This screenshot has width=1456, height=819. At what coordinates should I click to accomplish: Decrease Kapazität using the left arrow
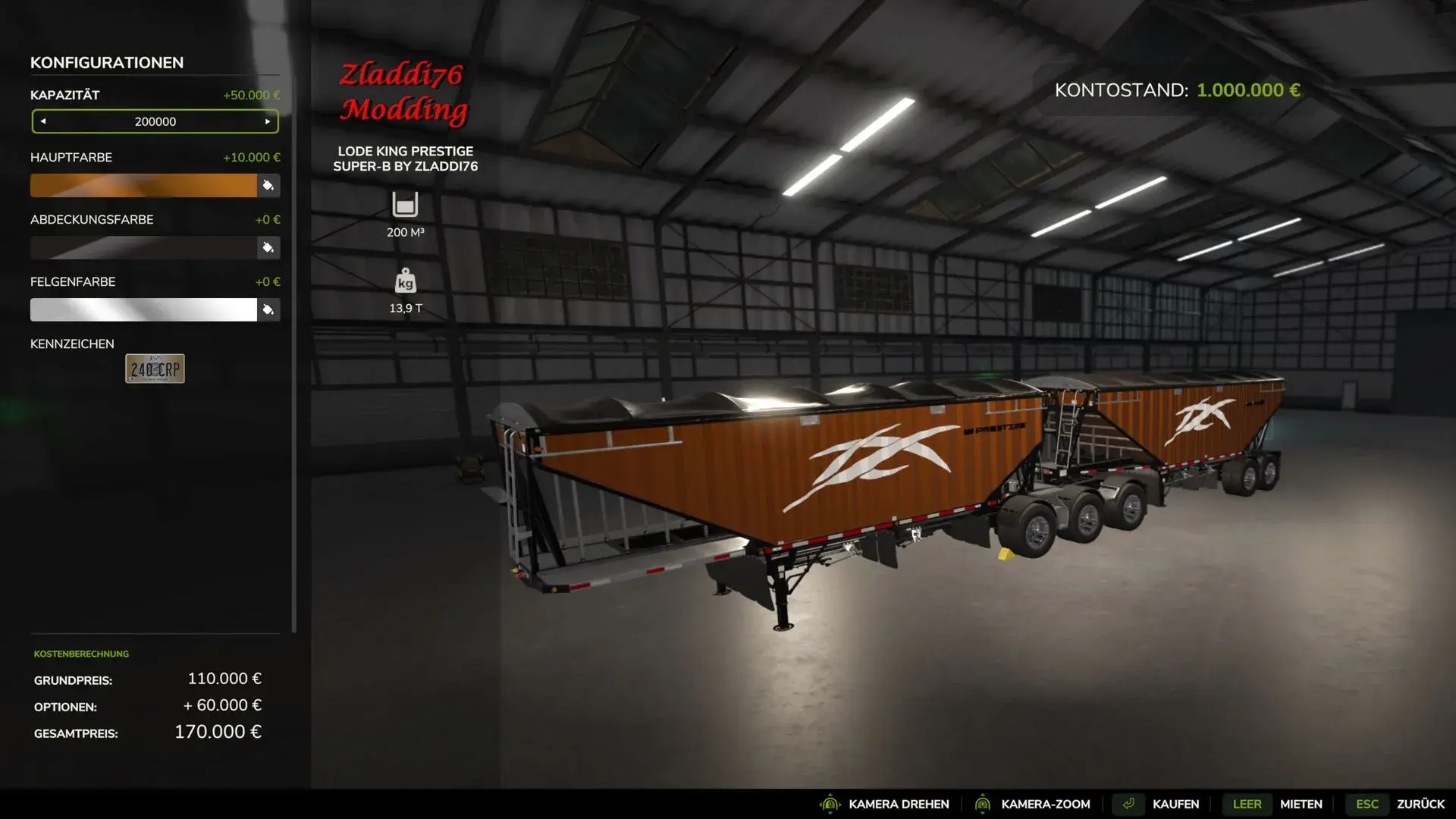tap(44, 121)
